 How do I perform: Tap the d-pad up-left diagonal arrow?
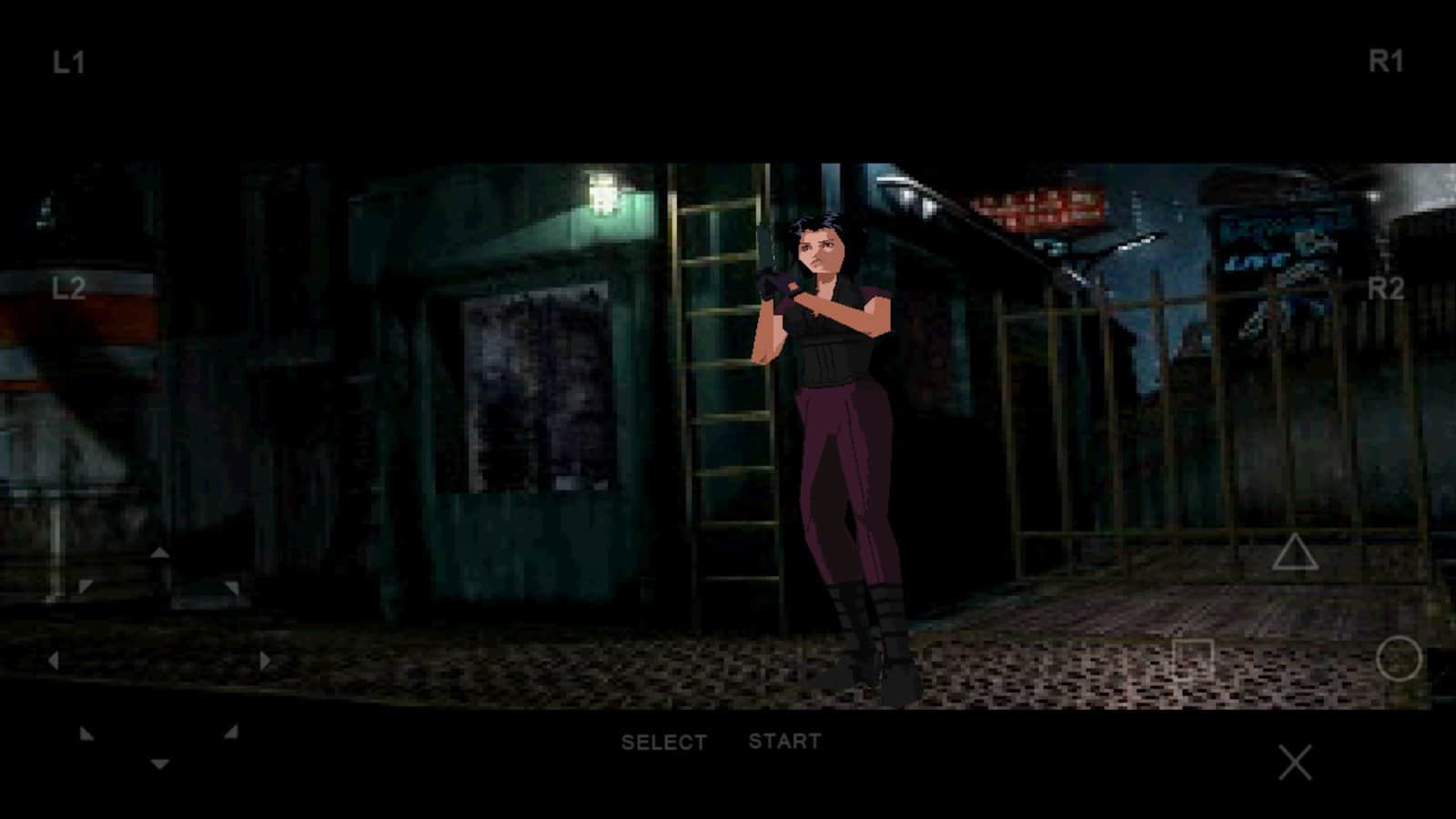pos(86,587)
